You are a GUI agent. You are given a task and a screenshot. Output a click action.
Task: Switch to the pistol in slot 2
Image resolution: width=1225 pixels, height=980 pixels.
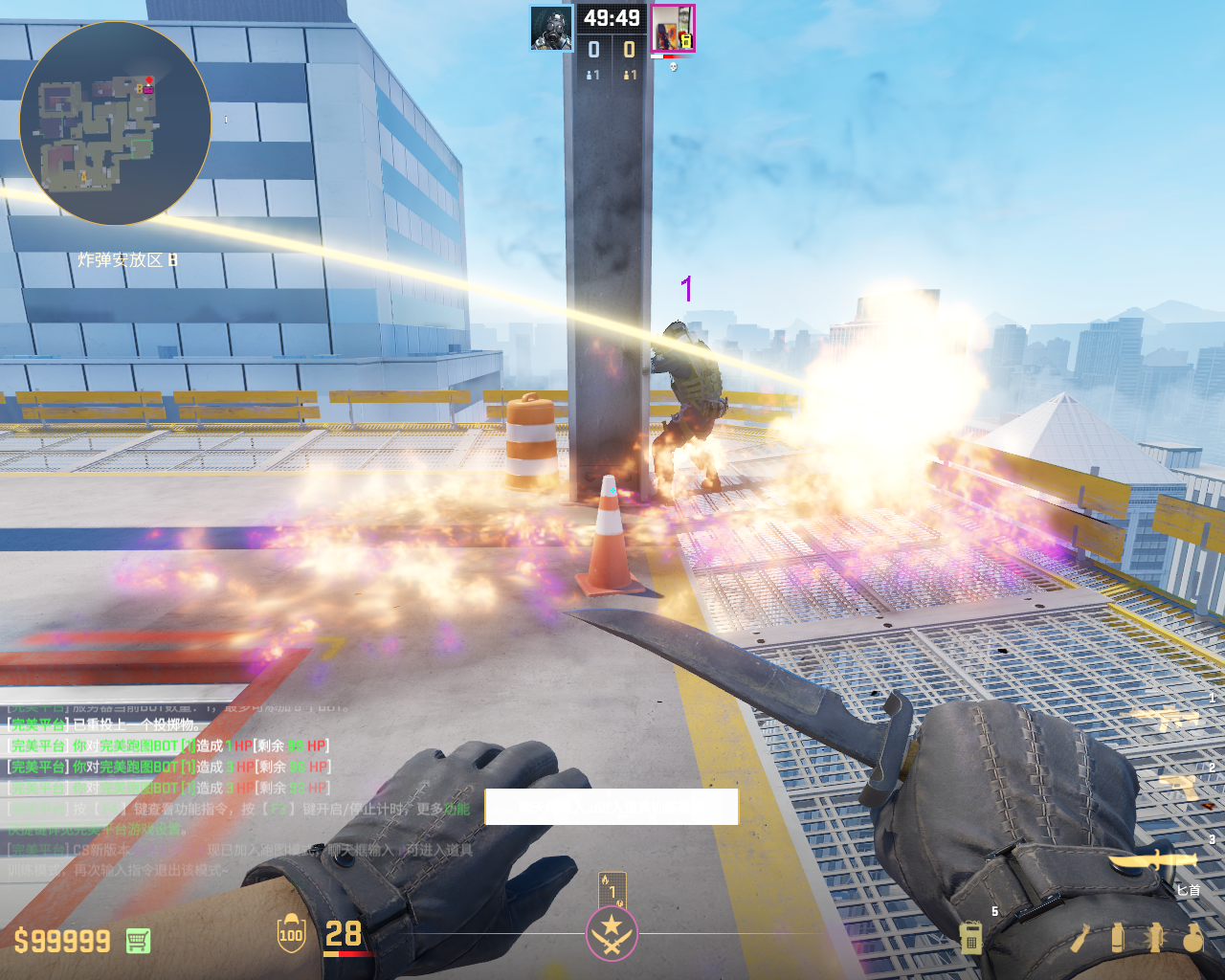(x=1178, y=788)
